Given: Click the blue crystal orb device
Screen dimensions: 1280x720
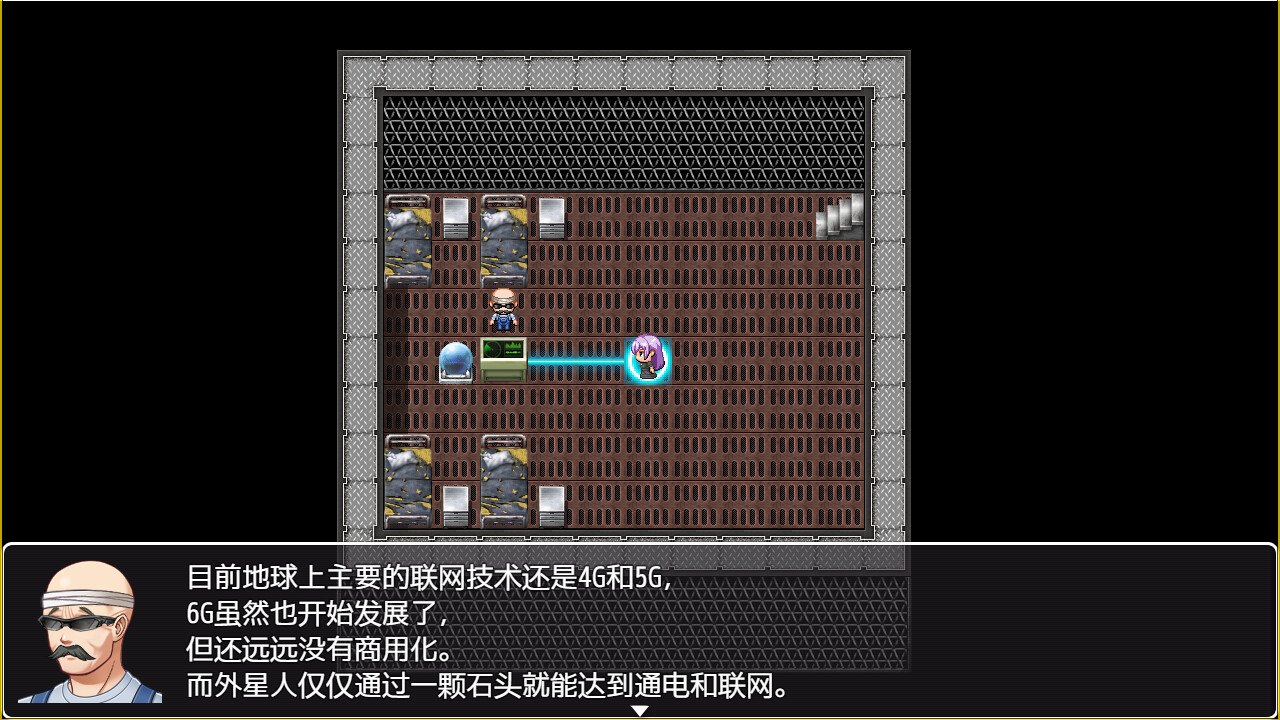Looking at the screenshot, I should 455,358.
